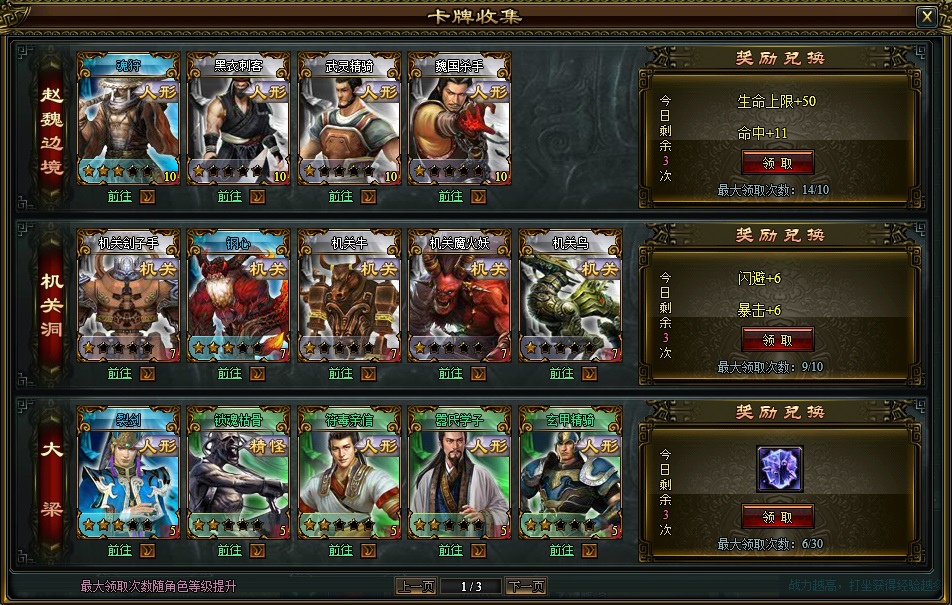Go to the next page (下一页)

point(525,586)
